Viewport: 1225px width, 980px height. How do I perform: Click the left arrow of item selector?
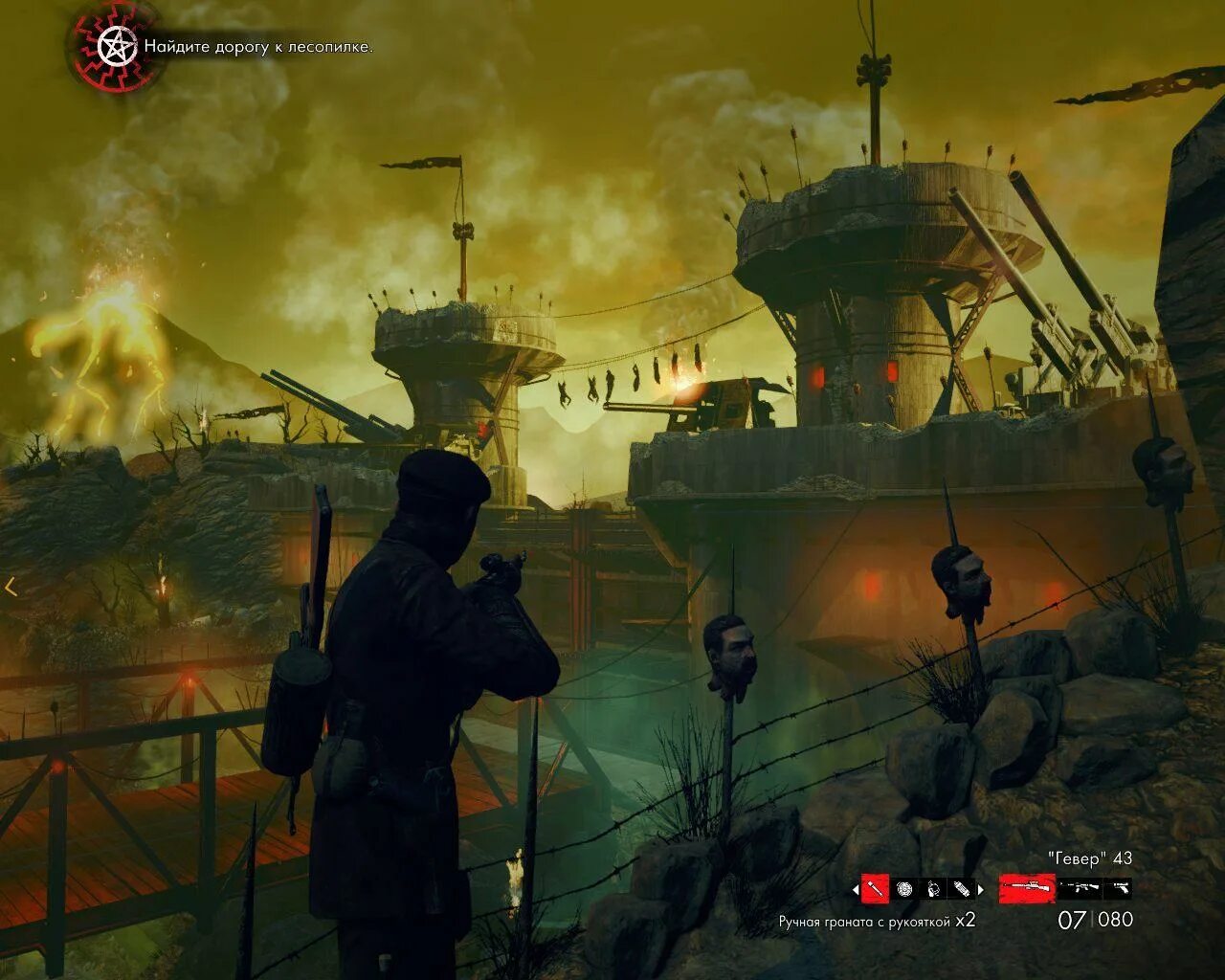(x=855, y=890)
